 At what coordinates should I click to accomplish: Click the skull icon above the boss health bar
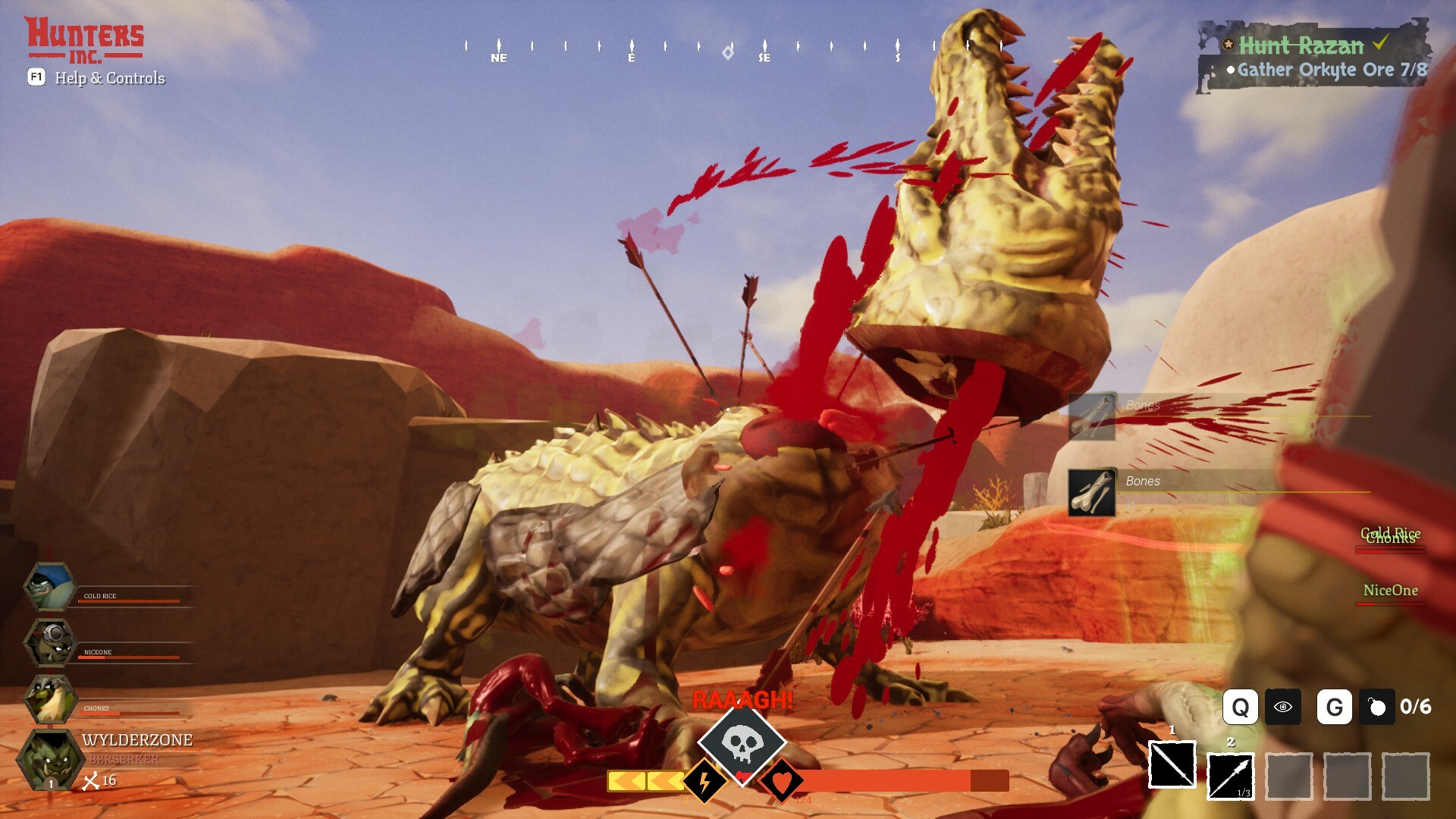click(744, 745)
